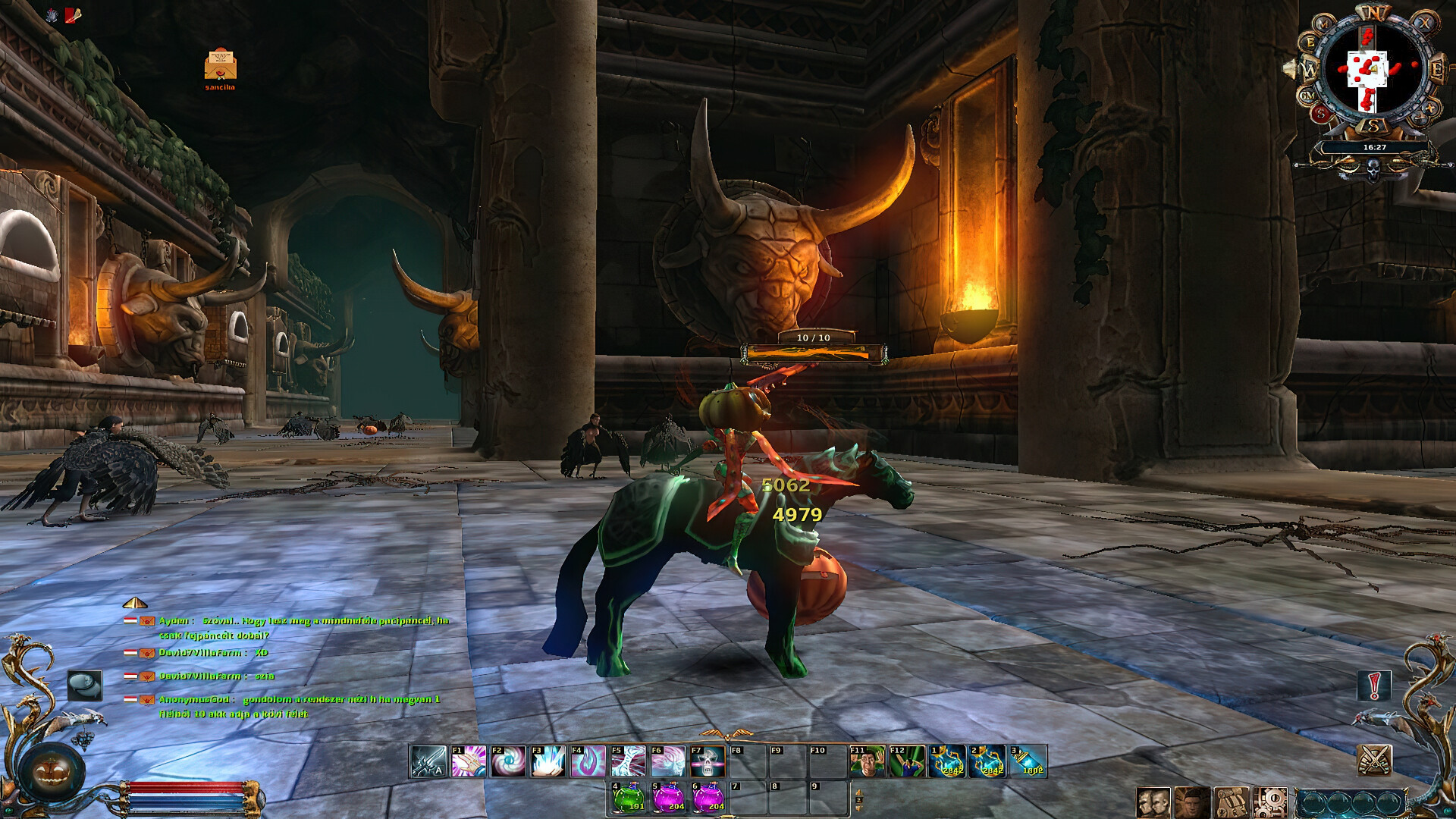Select the F1 healing palm skill
The width and height of the screenshot is (1456, 819).
click(467, 760)
